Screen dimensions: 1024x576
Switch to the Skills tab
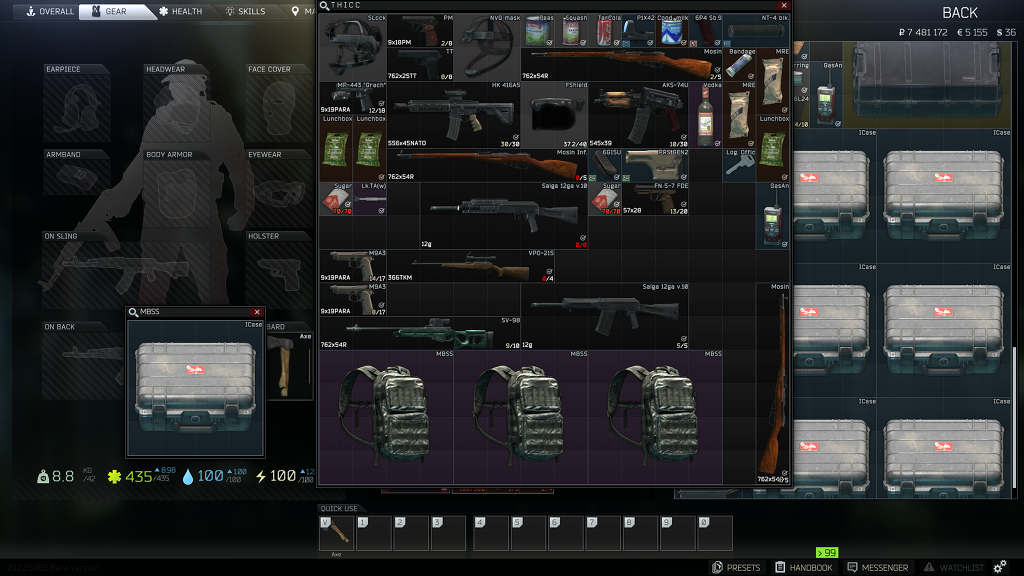[x=246, y=11]
